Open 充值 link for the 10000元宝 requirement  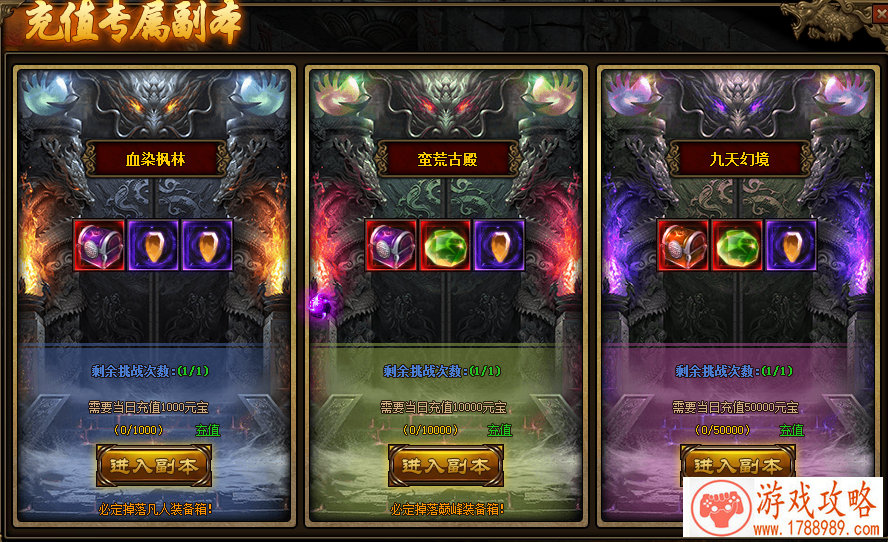click(x=499, y=430)
